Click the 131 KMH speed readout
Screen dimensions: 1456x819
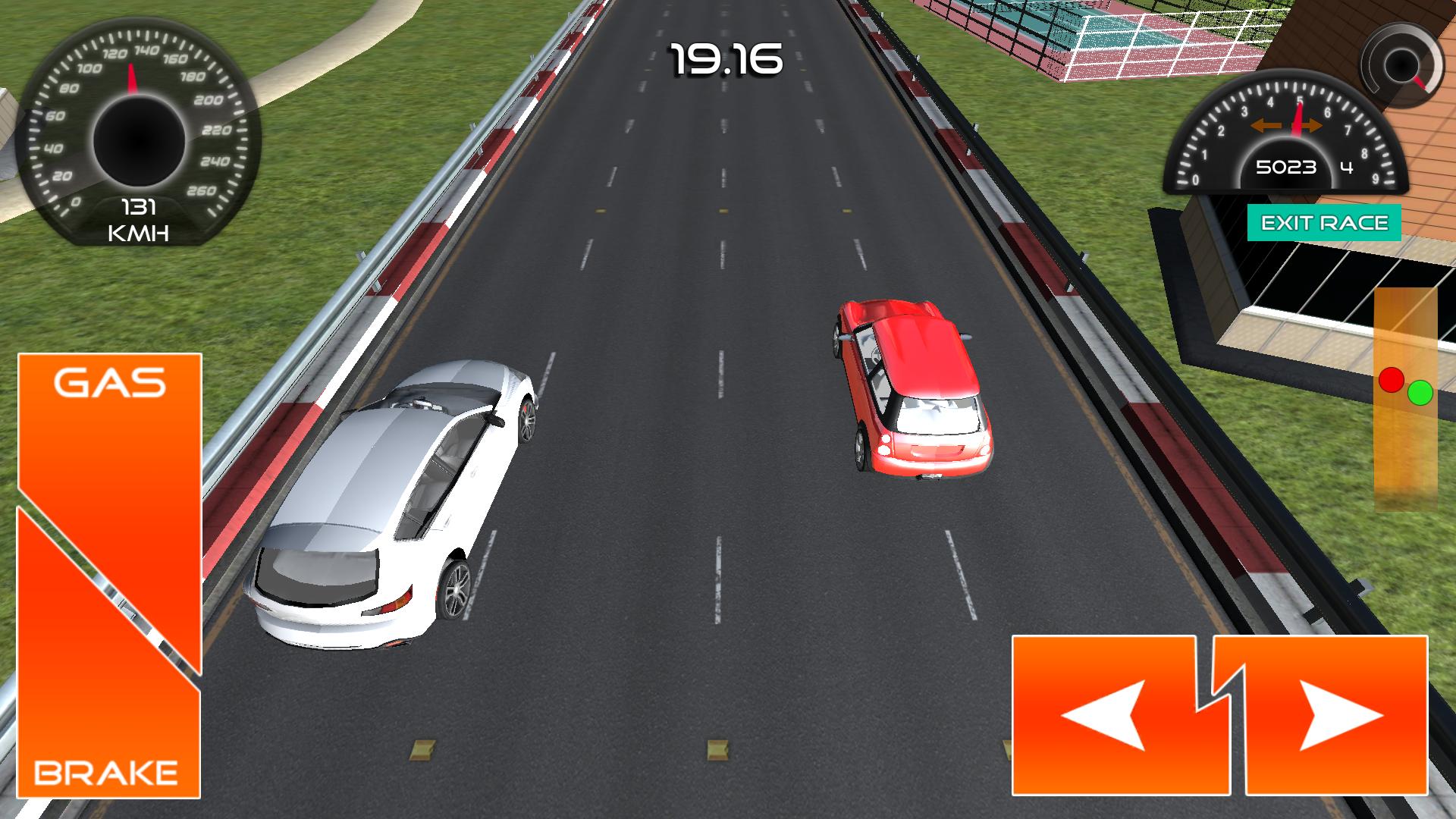pos(140,220)
